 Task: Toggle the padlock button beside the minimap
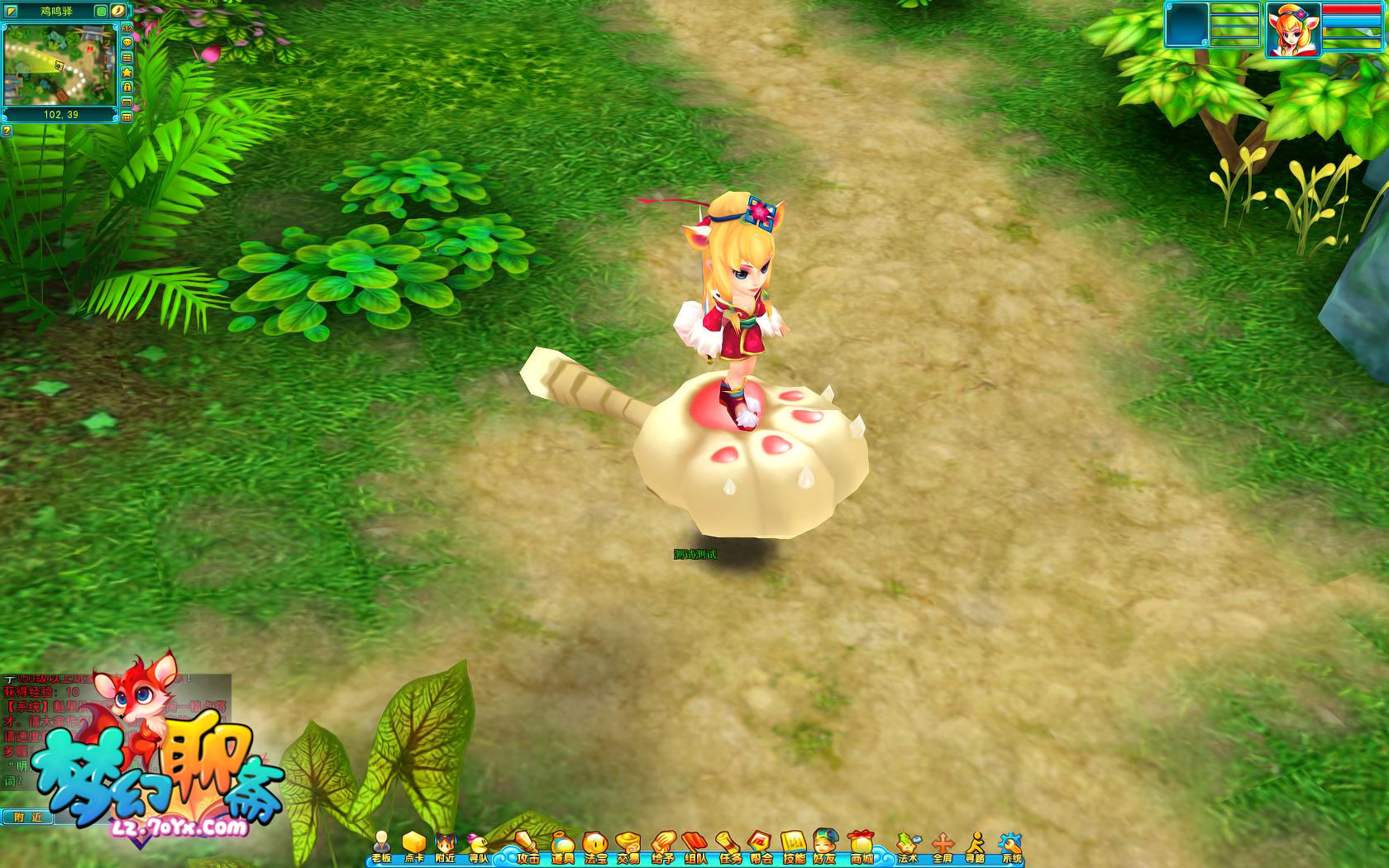click(x=127, y=87)
